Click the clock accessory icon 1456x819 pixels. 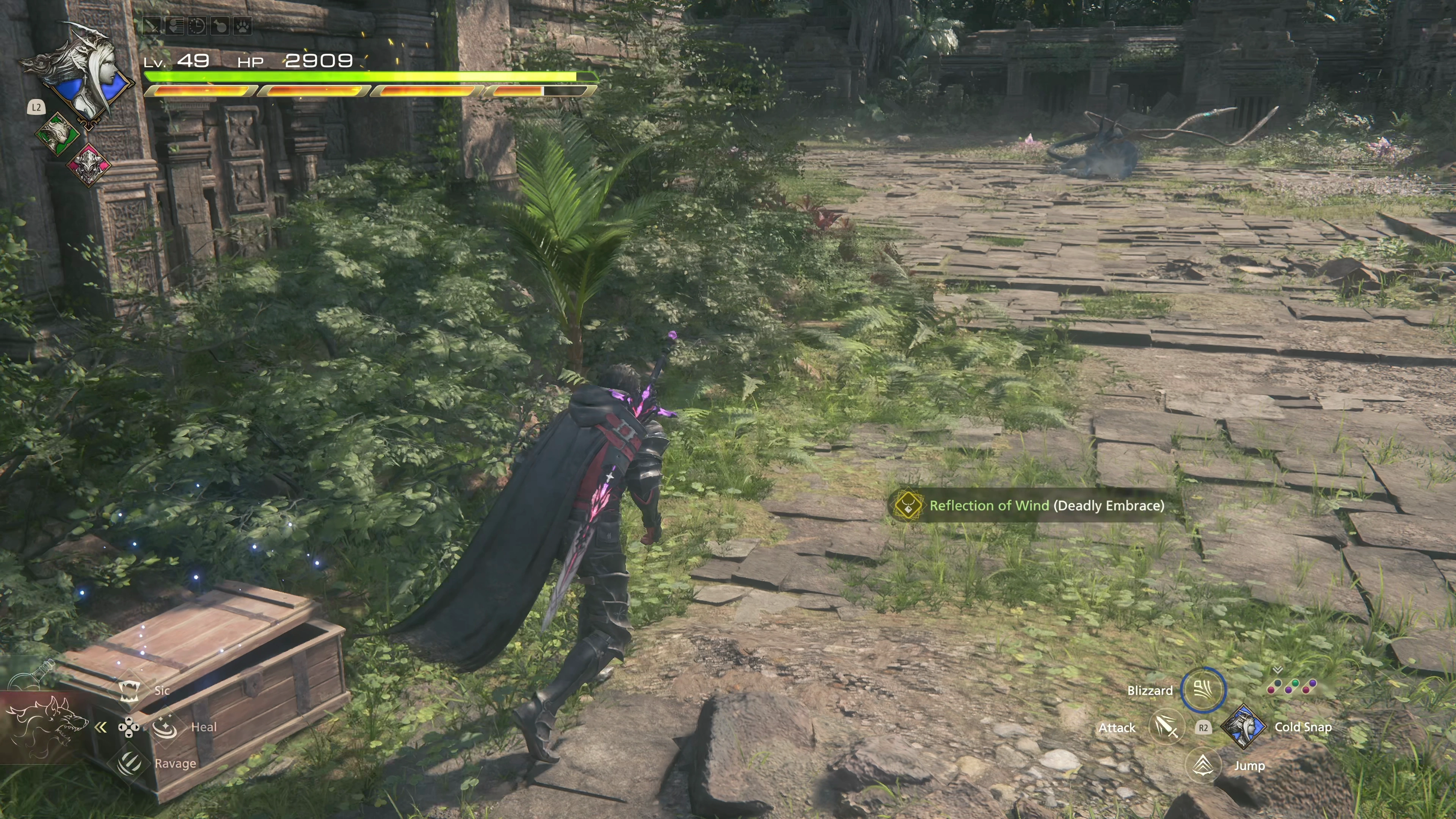197,26
